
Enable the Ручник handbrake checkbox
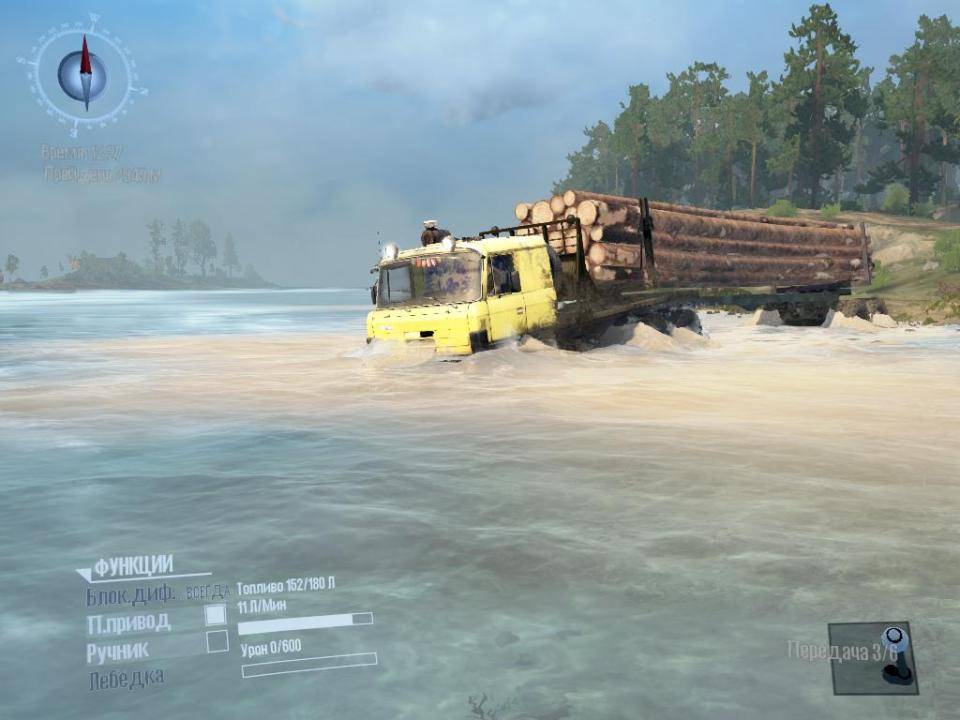pyautogui.click(x=217, y=642)
